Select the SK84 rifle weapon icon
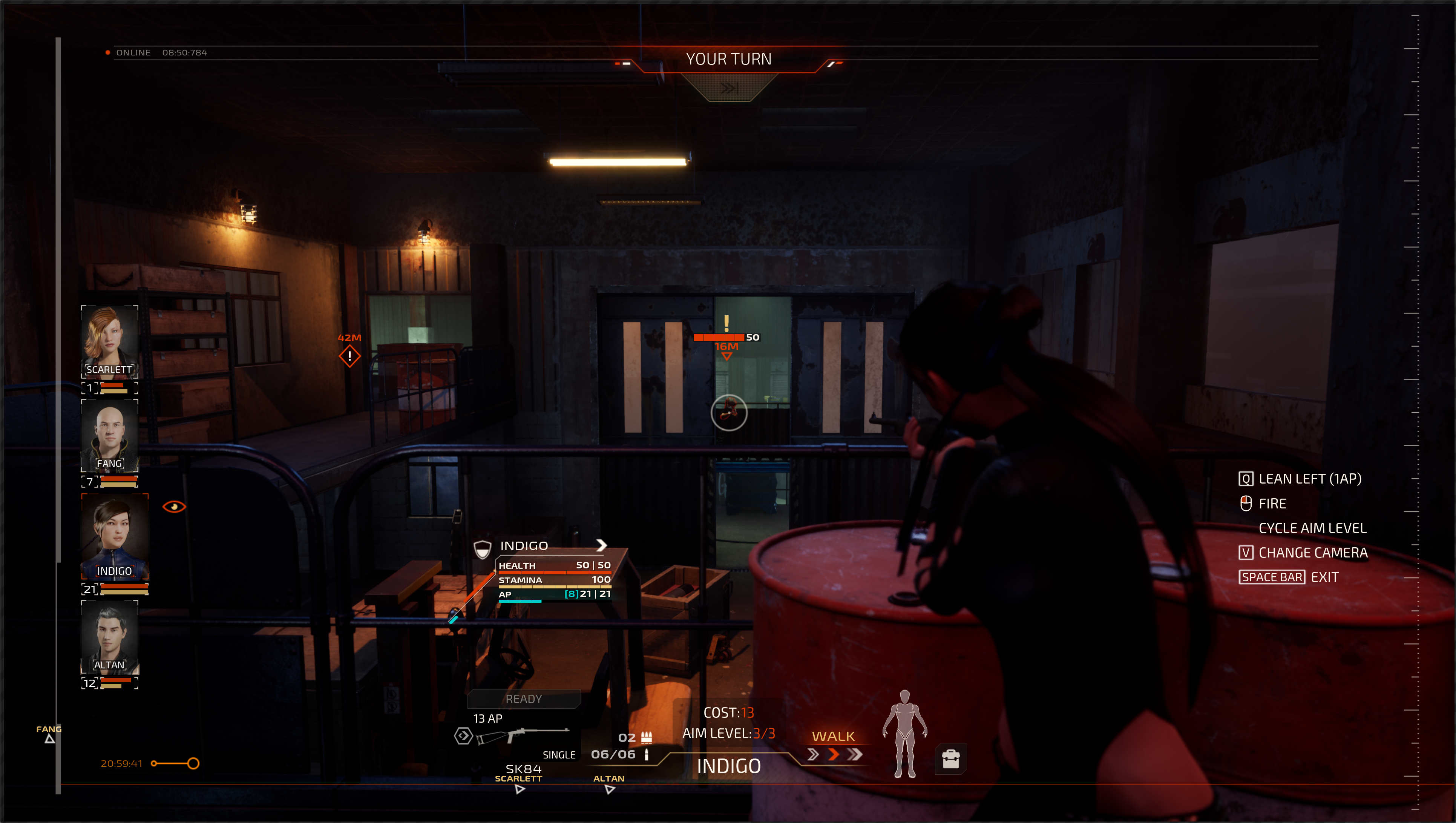The width and height of the screenshot is (1456, 823). click(x=523, y=736)
